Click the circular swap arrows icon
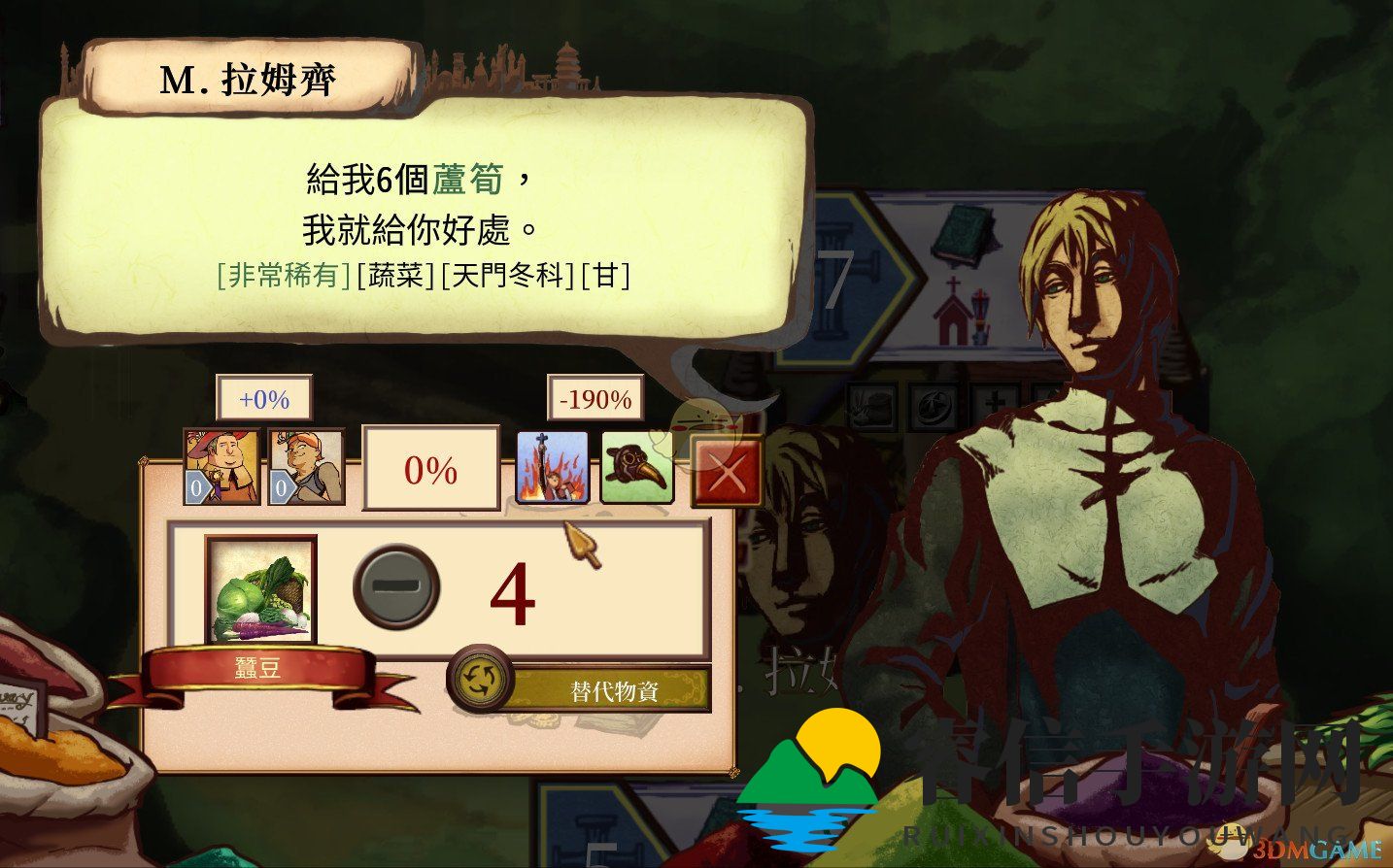Image resolution: width=1393 pixels, height=868 pixels. click(482, 683)
